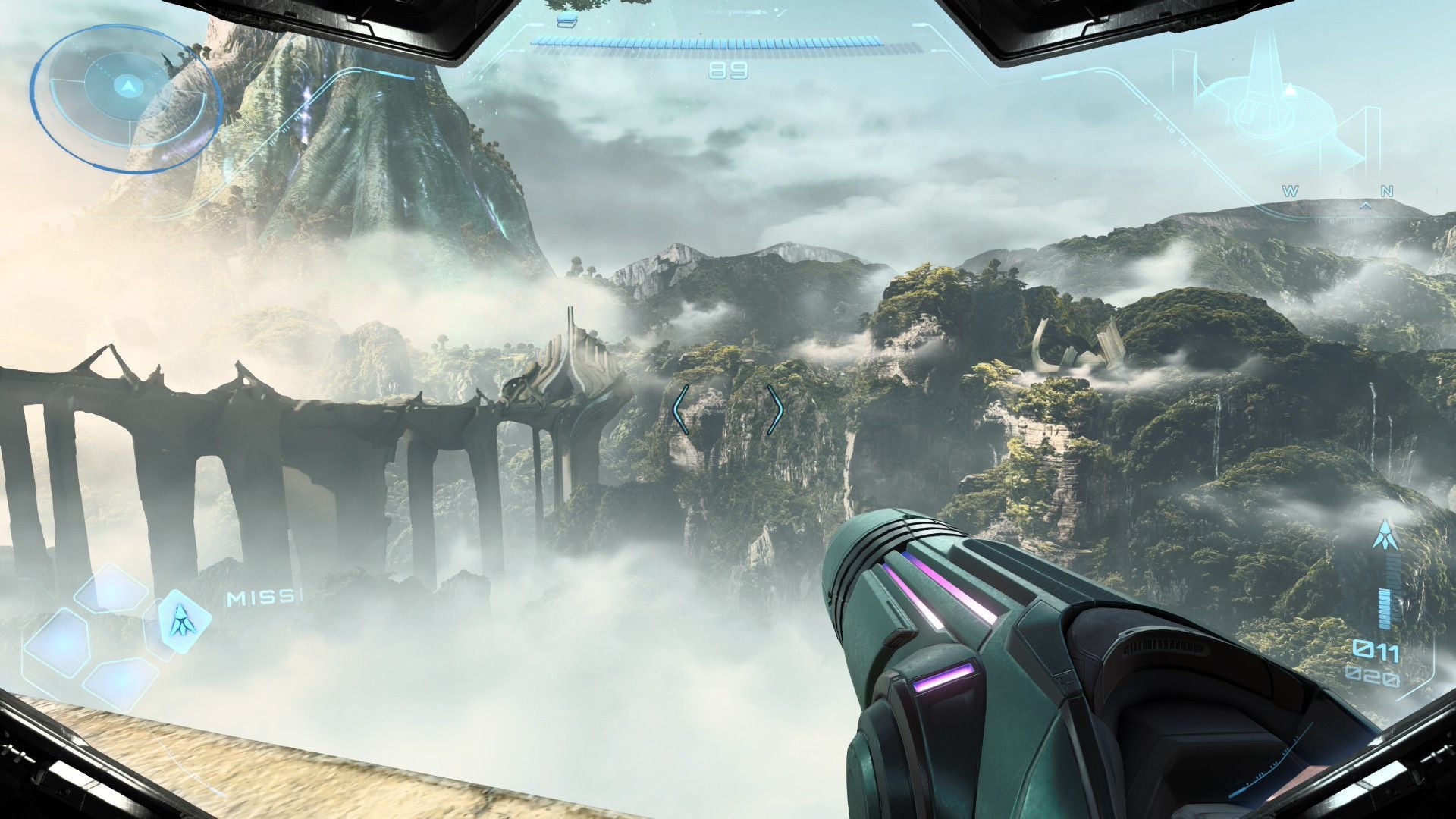Select the missile slot in the weapon selector
Image resolution: width=1456 pixels, height=819 pixels.
point(181,620)
